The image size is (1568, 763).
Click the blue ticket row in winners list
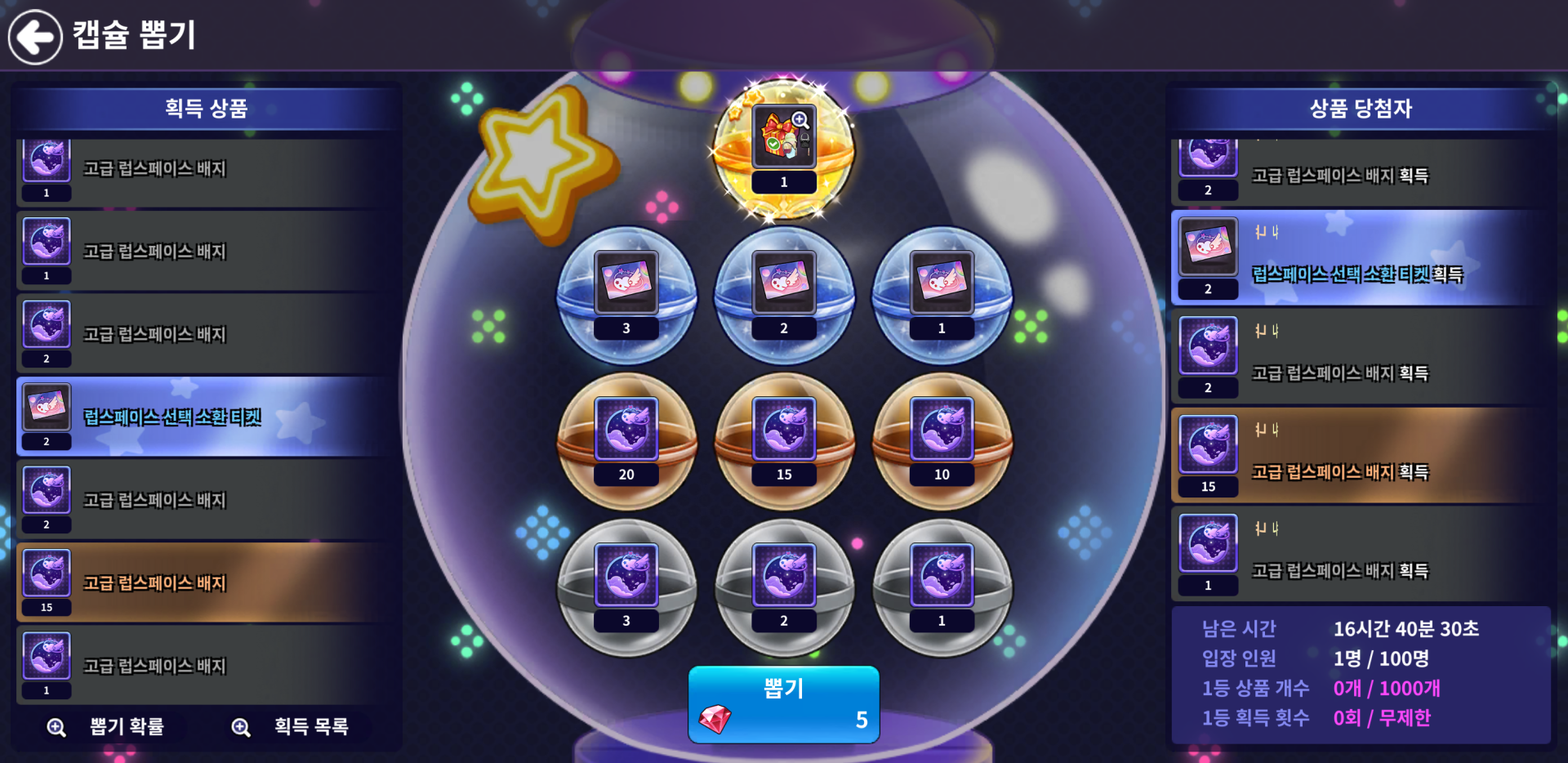1360,258
